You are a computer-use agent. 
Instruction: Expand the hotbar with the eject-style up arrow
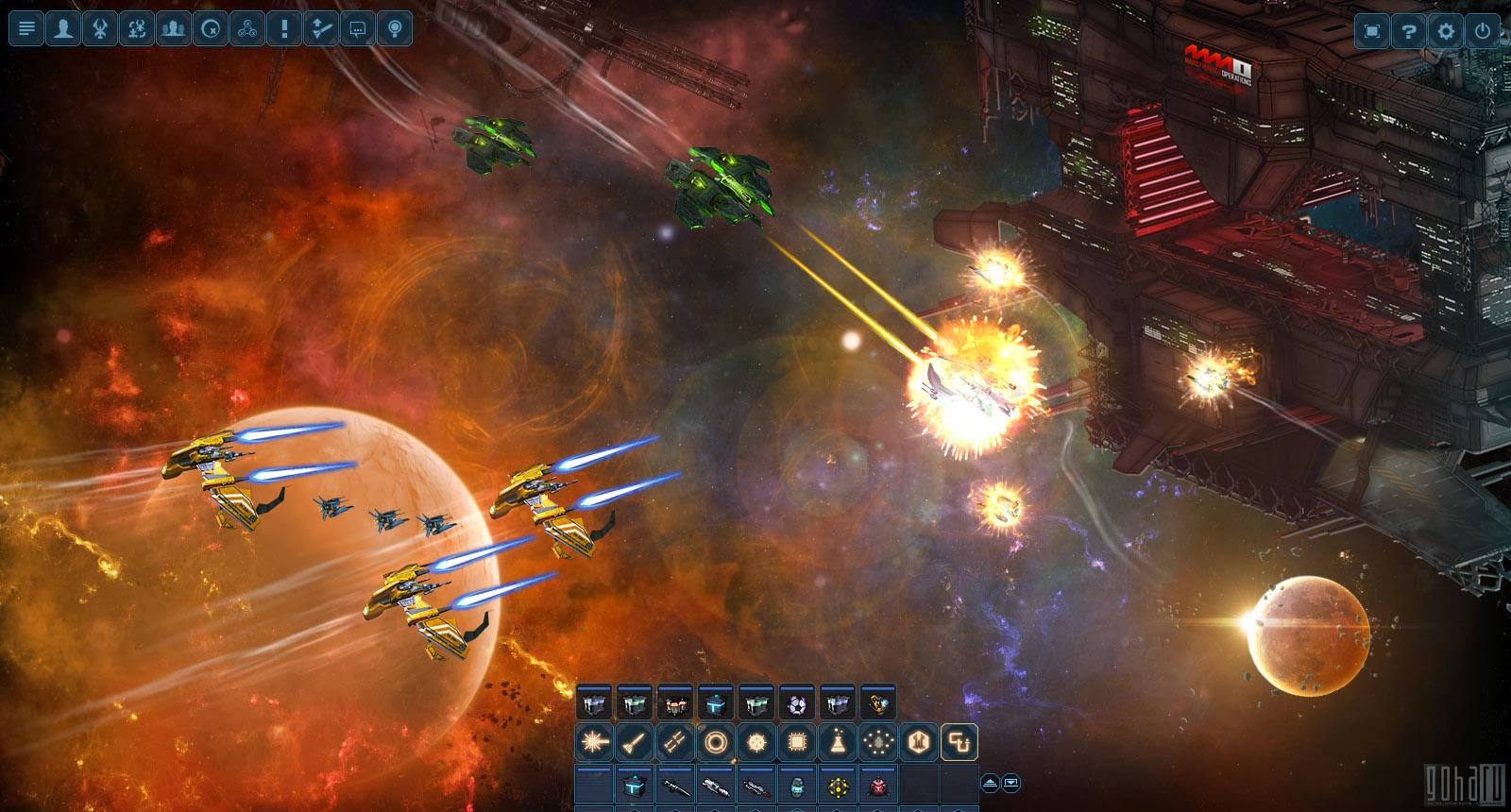[x=990, y=783]
